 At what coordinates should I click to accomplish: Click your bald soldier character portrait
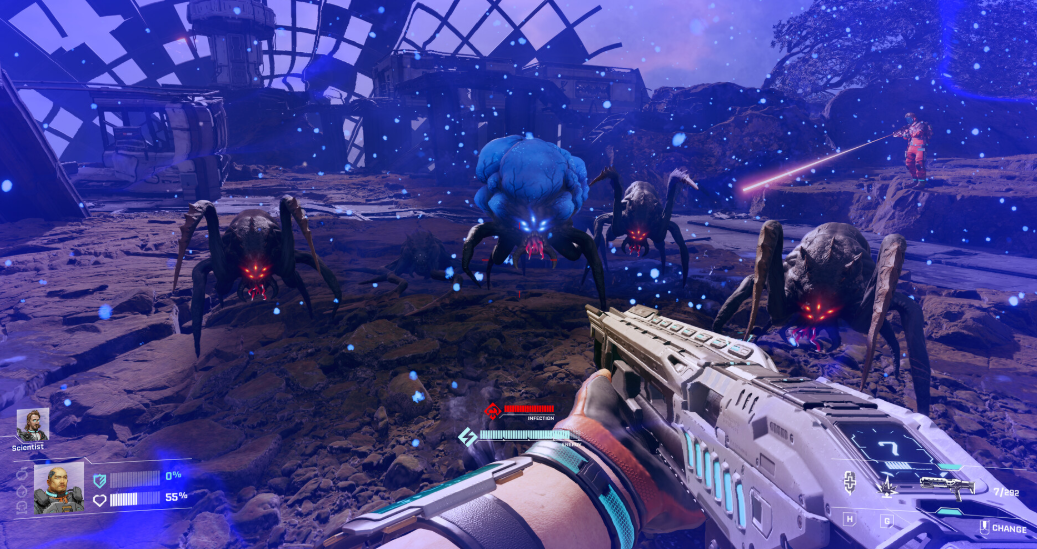pyautogui.click(x=58, y=487)
